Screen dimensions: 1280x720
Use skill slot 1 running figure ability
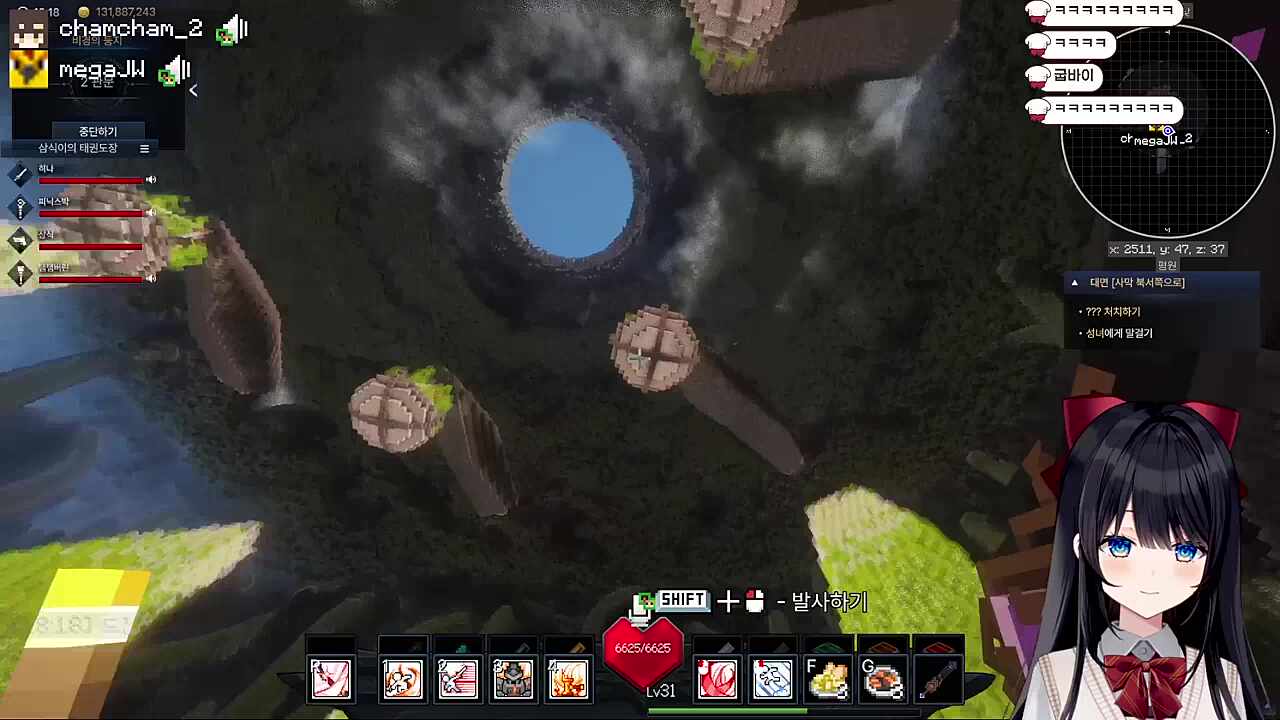click(x=402, y=679)
